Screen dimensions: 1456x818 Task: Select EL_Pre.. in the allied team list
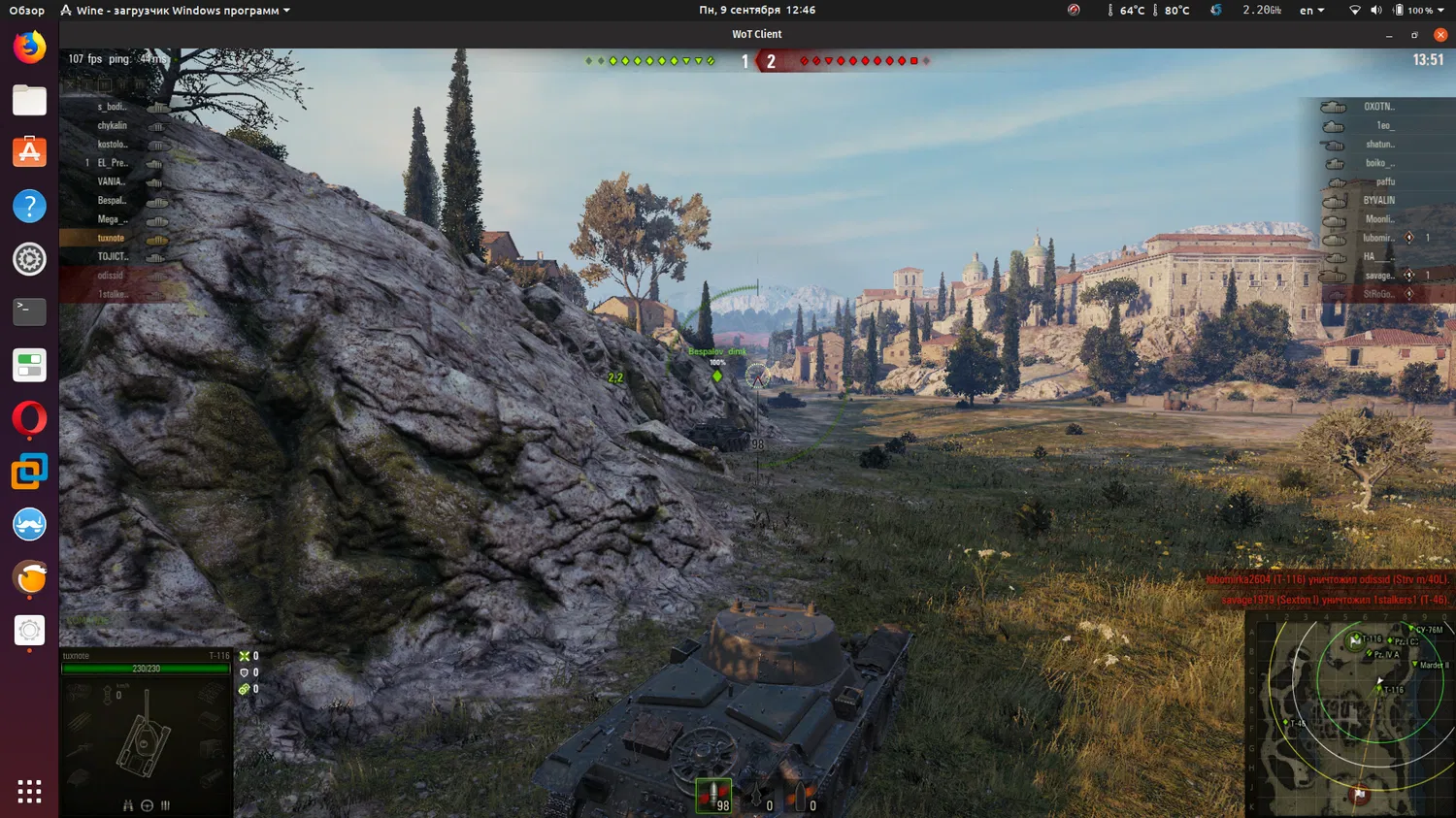(113, 163)
